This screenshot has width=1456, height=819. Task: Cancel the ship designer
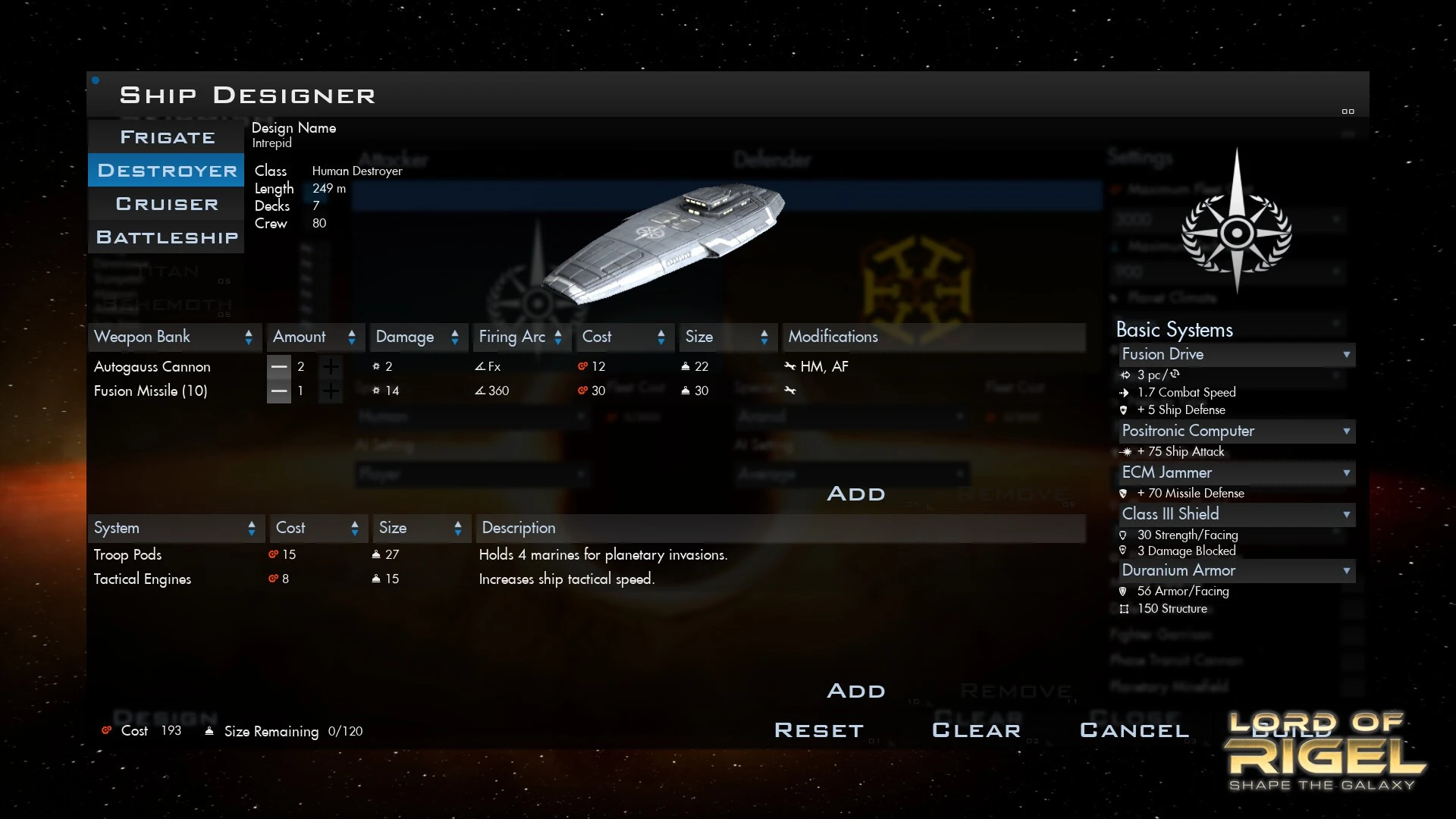coord(1134,730)
